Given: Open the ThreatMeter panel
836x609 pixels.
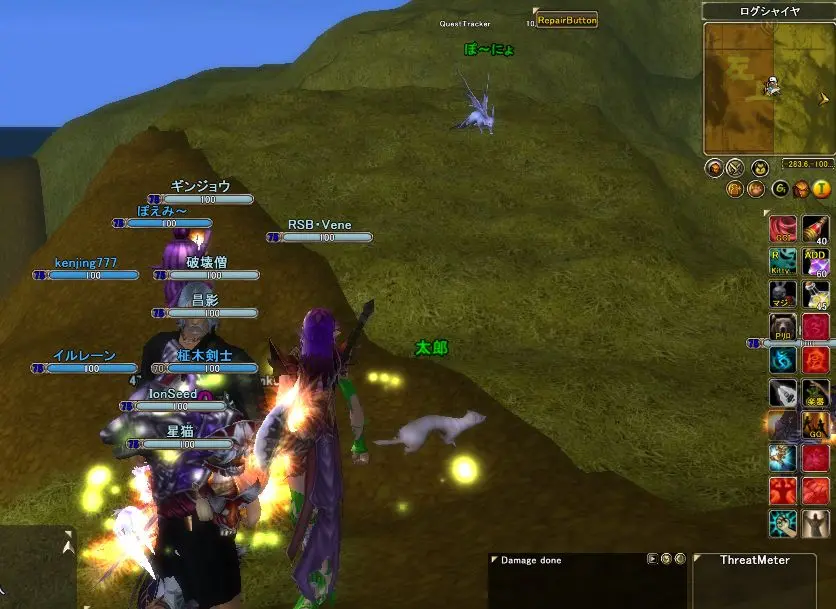Looking at the screenshot, I should coord(754,560).
